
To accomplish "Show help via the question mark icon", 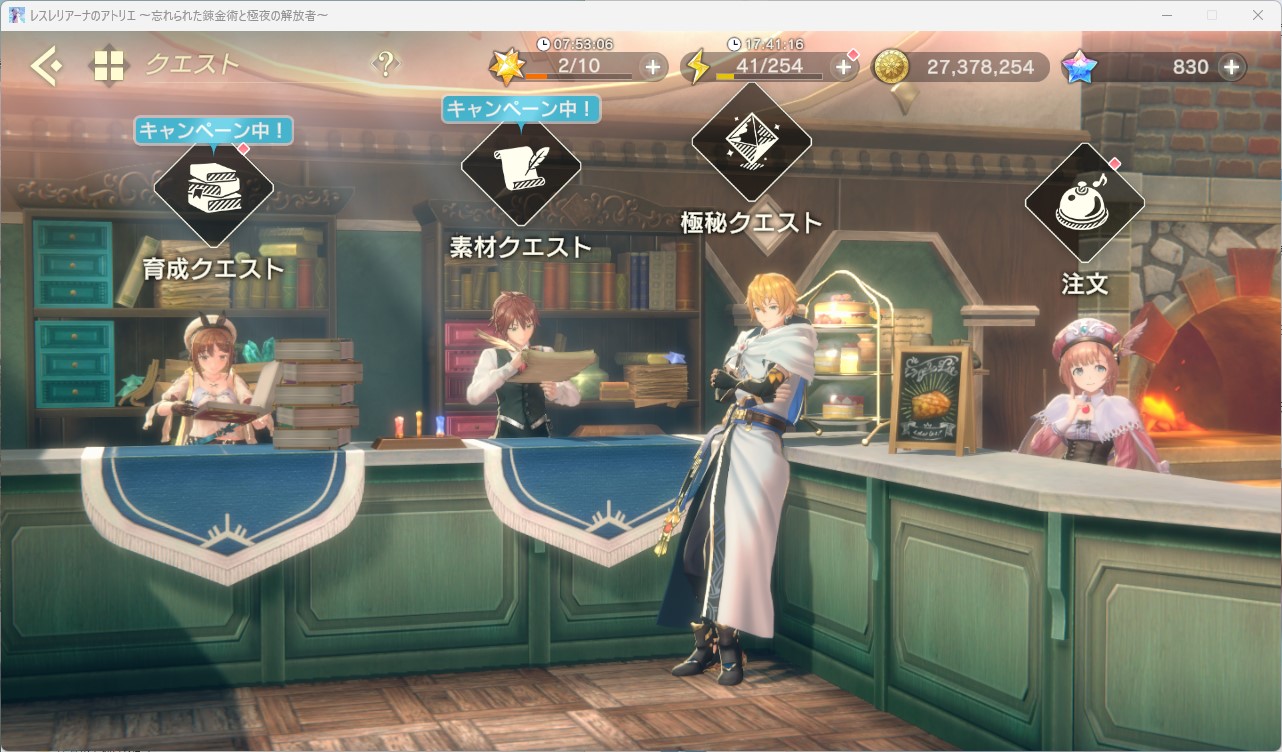I will click(385, 64).
